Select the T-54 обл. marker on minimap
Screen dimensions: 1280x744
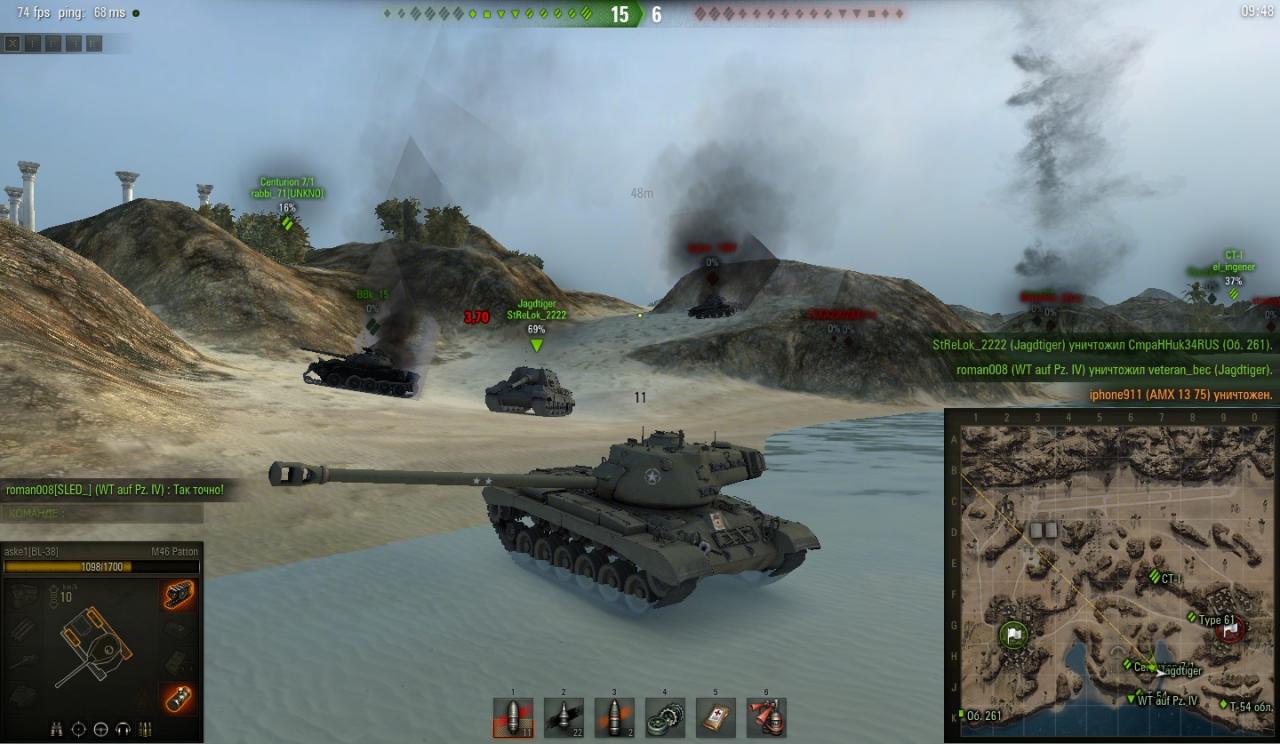(x=1224, y=705)
